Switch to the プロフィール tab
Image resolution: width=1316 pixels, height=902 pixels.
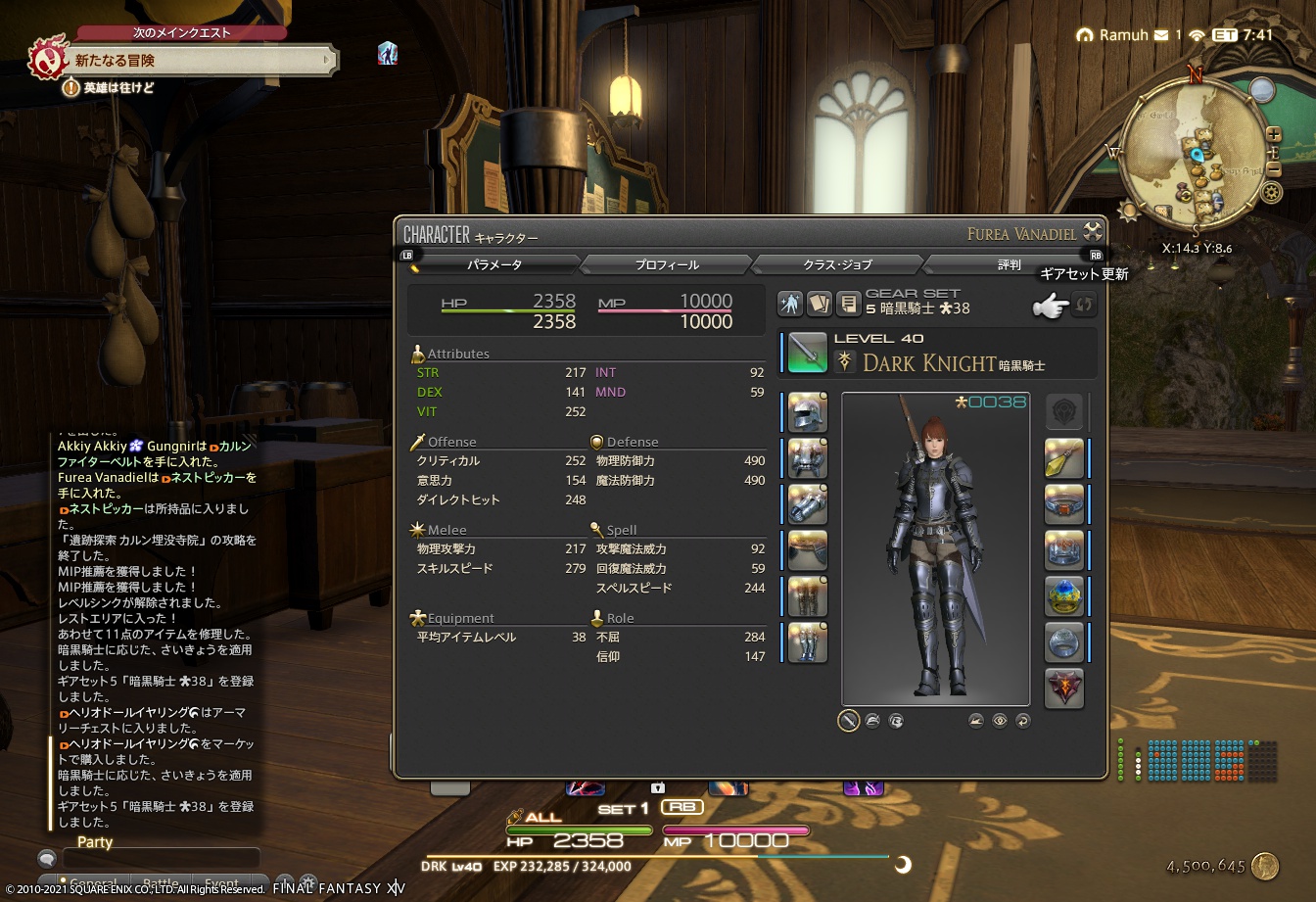[x=666, y=263]
